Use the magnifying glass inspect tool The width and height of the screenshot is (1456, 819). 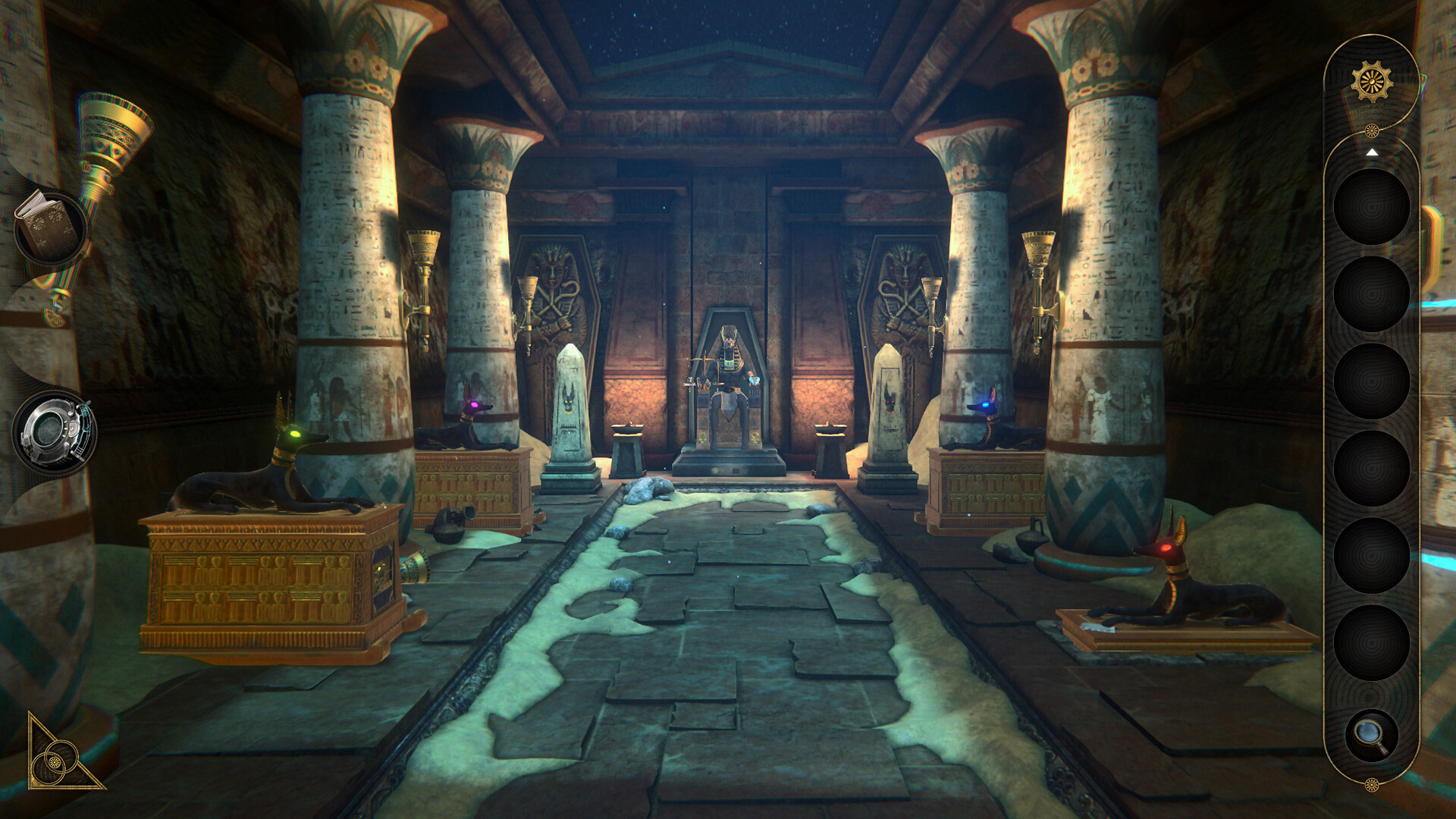(1371, 735)
